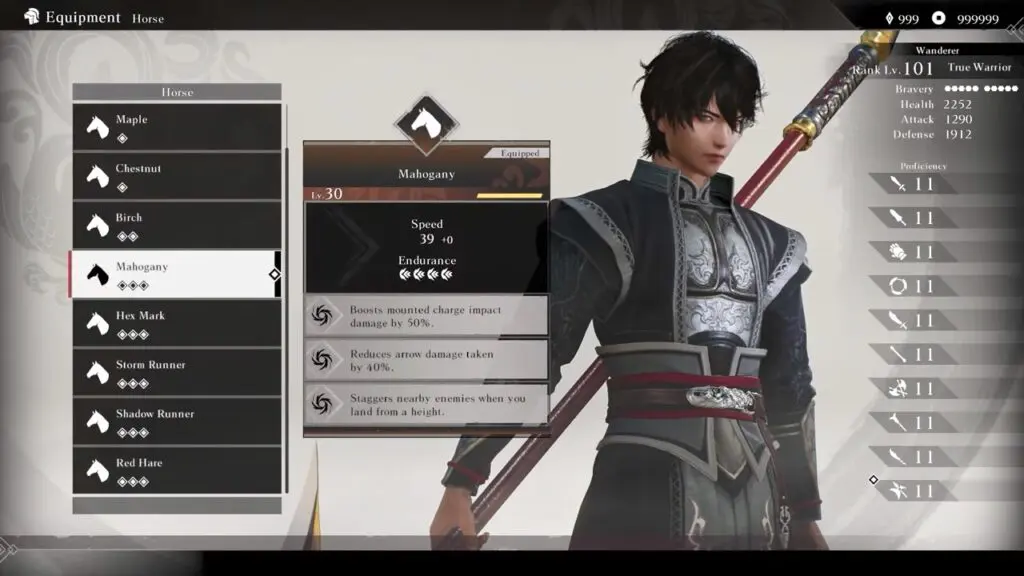Pick the Birch horse from the list
Image resolution: width=1024 pixels, height=576 pixels.
pos(176,225)
